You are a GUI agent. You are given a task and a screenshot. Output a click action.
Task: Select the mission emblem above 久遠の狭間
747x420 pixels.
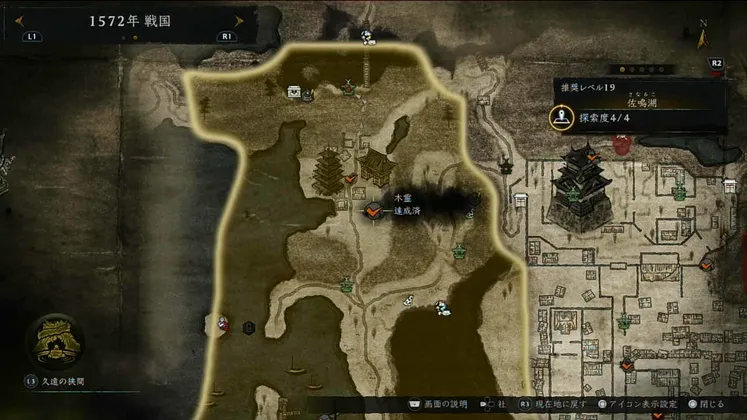click(x=54, y=341)
